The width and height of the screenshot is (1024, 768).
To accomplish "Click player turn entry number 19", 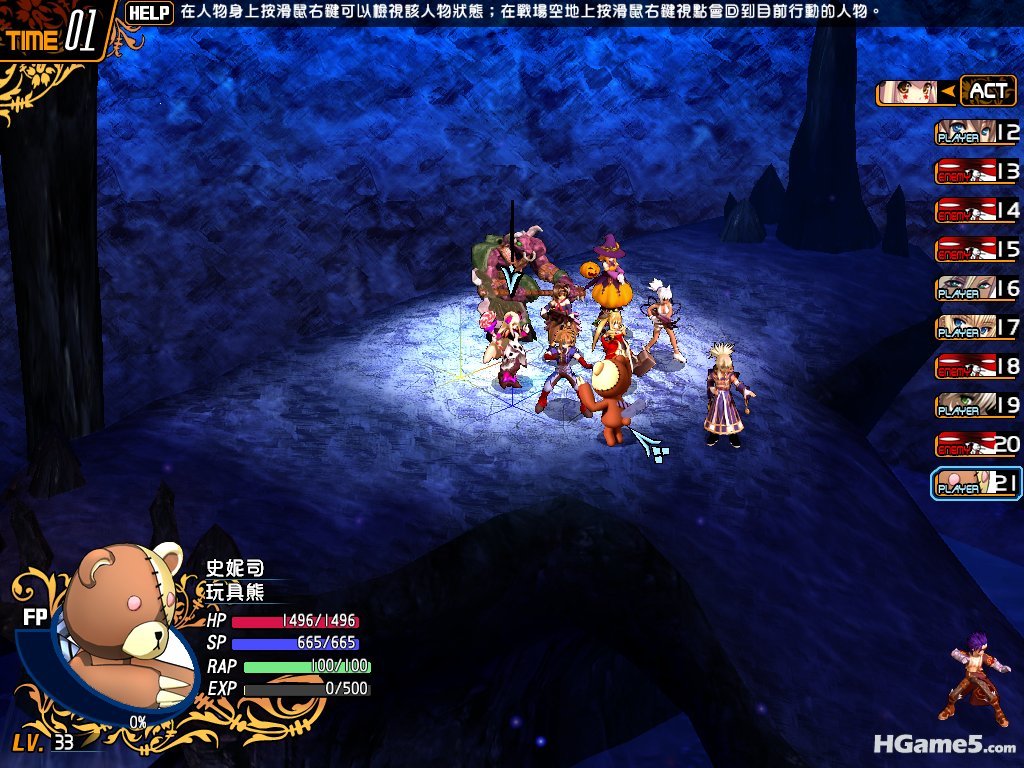I will (977, 405).
